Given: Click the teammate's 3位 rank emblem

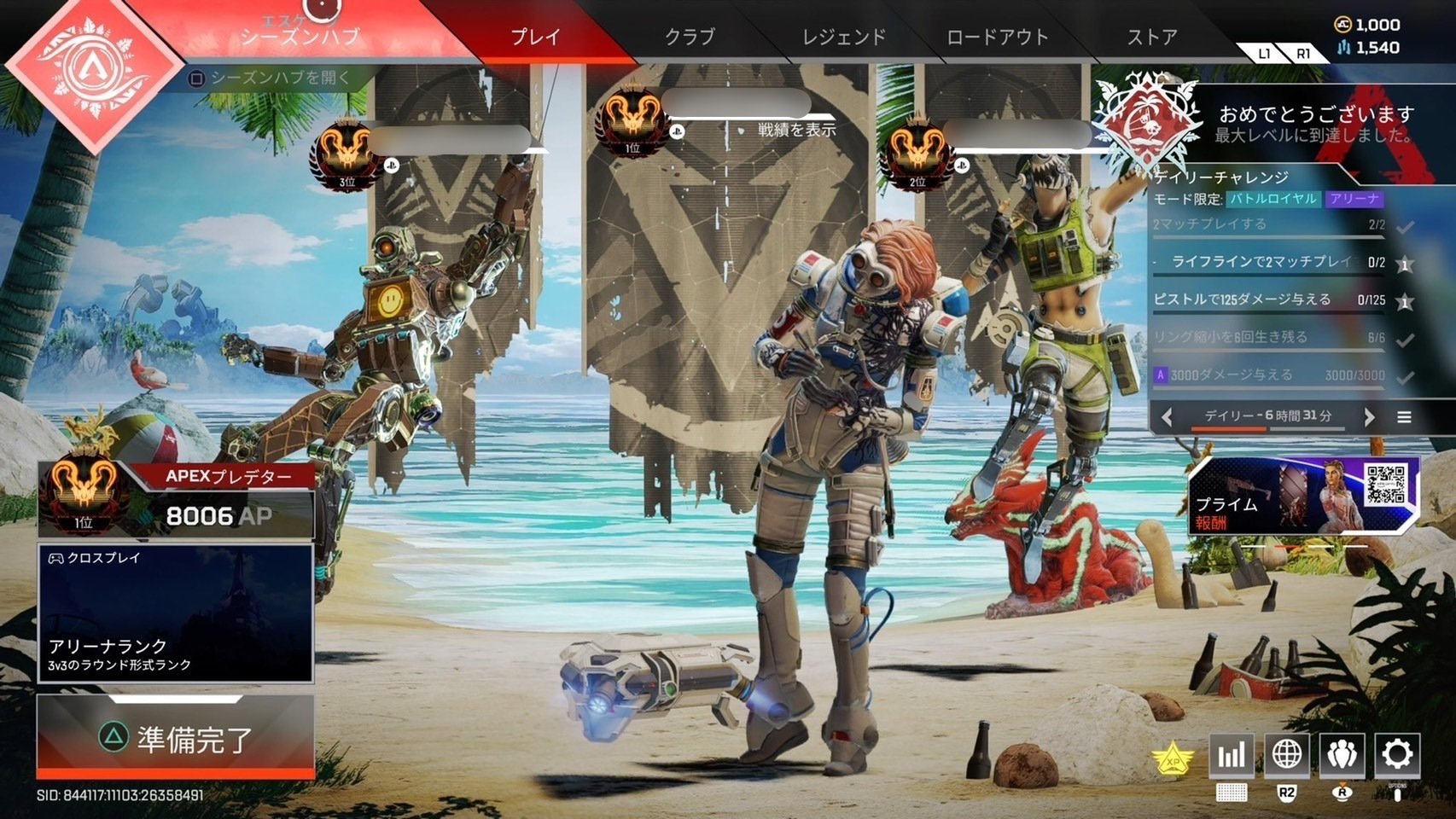Looking at the screenshot, I should point(345,154).
